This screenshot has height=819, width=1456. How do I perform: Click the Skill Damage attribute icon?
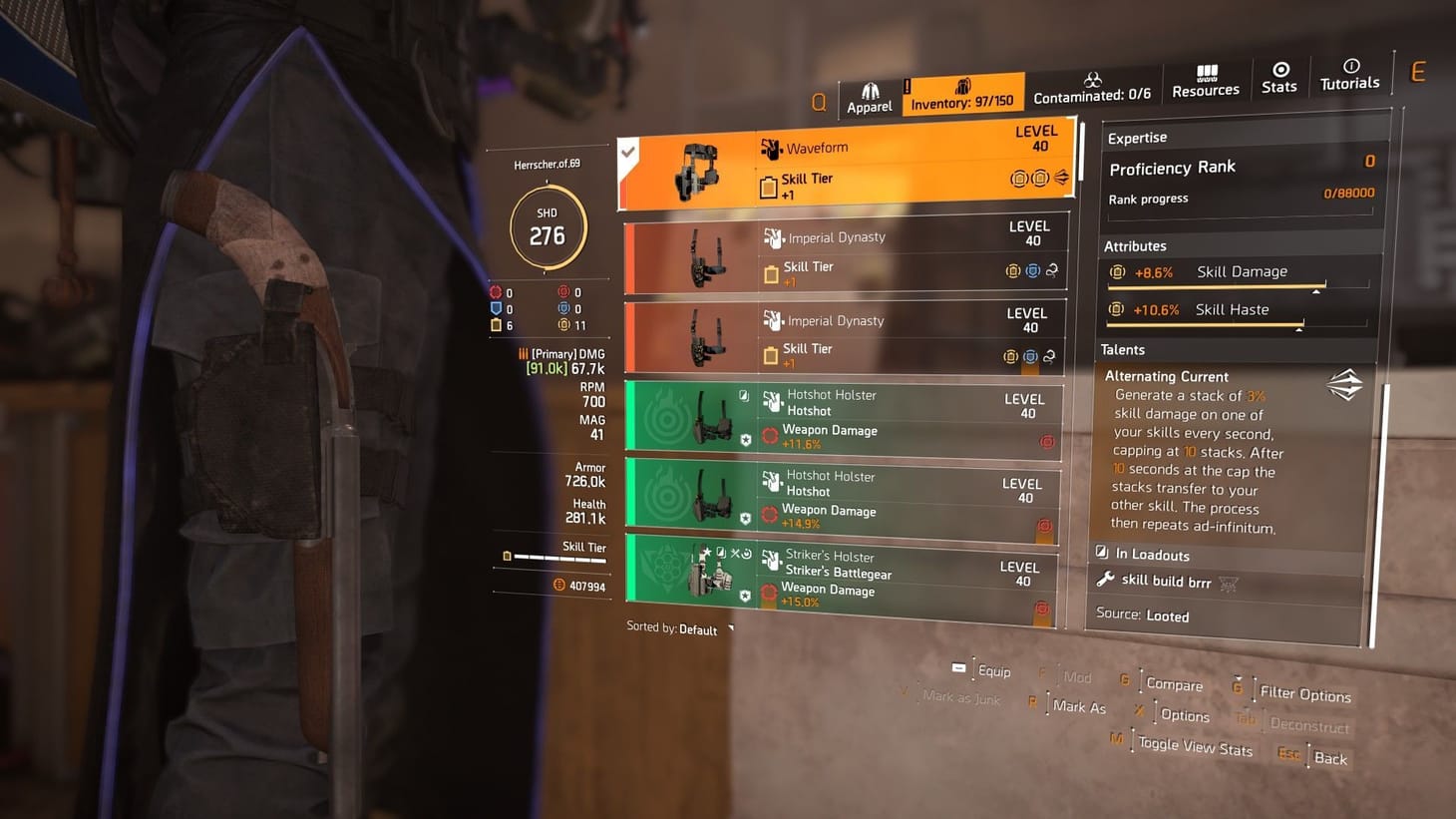[x=1117, y=270]
